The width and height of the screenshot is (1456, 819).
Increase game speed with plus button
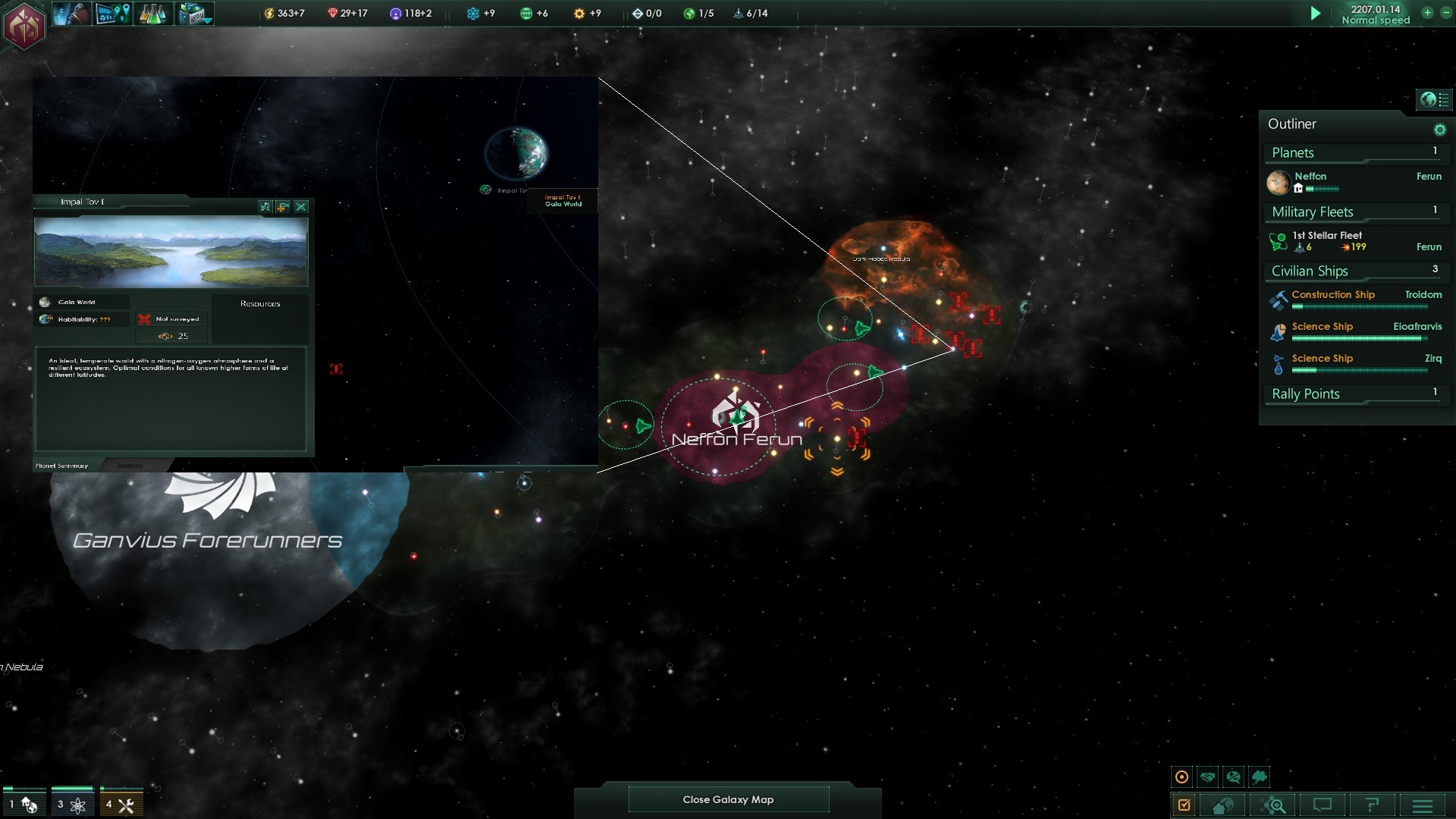[1427, 13]
